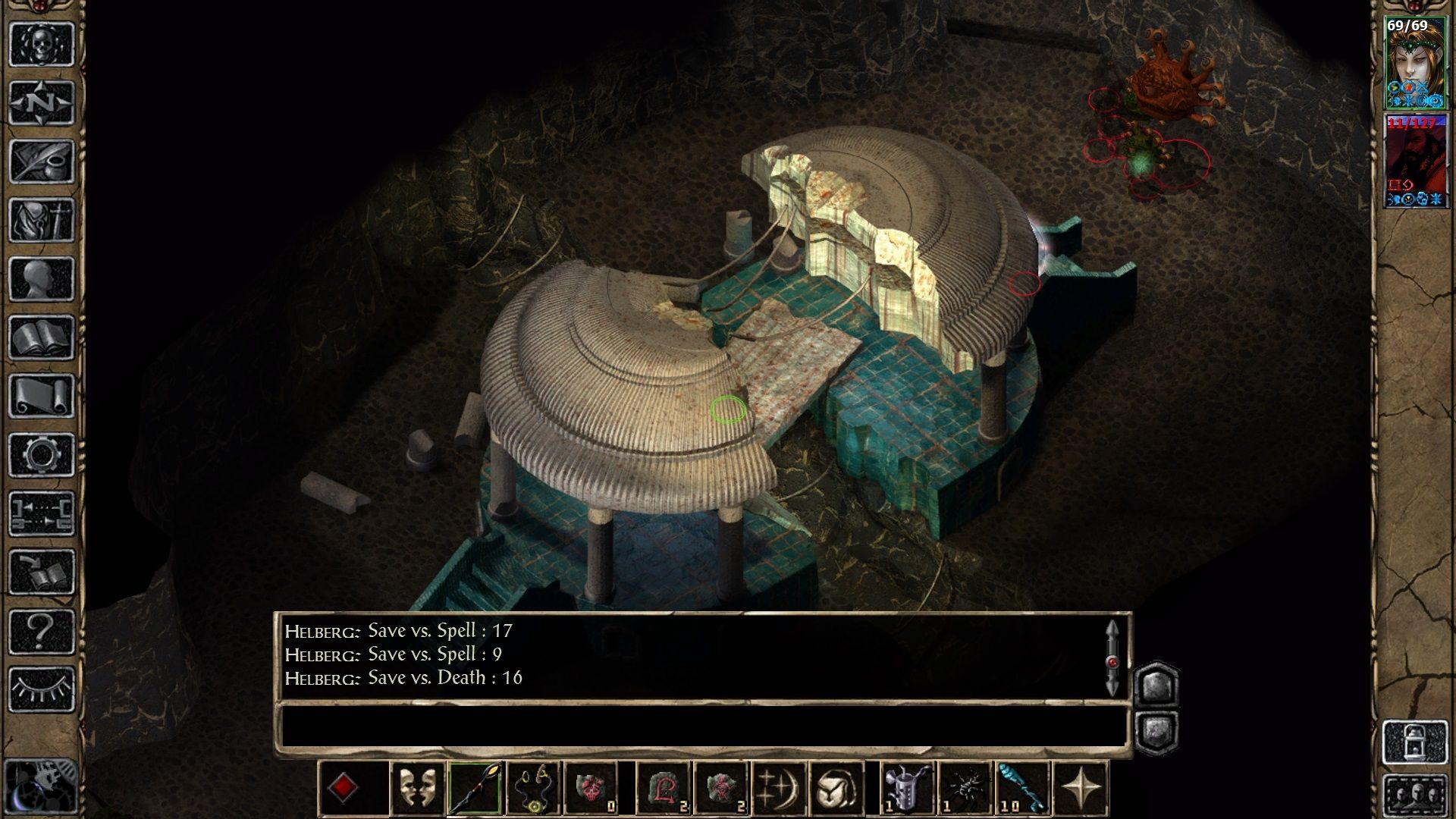Open the inventory screen

(x=42, y=220)
